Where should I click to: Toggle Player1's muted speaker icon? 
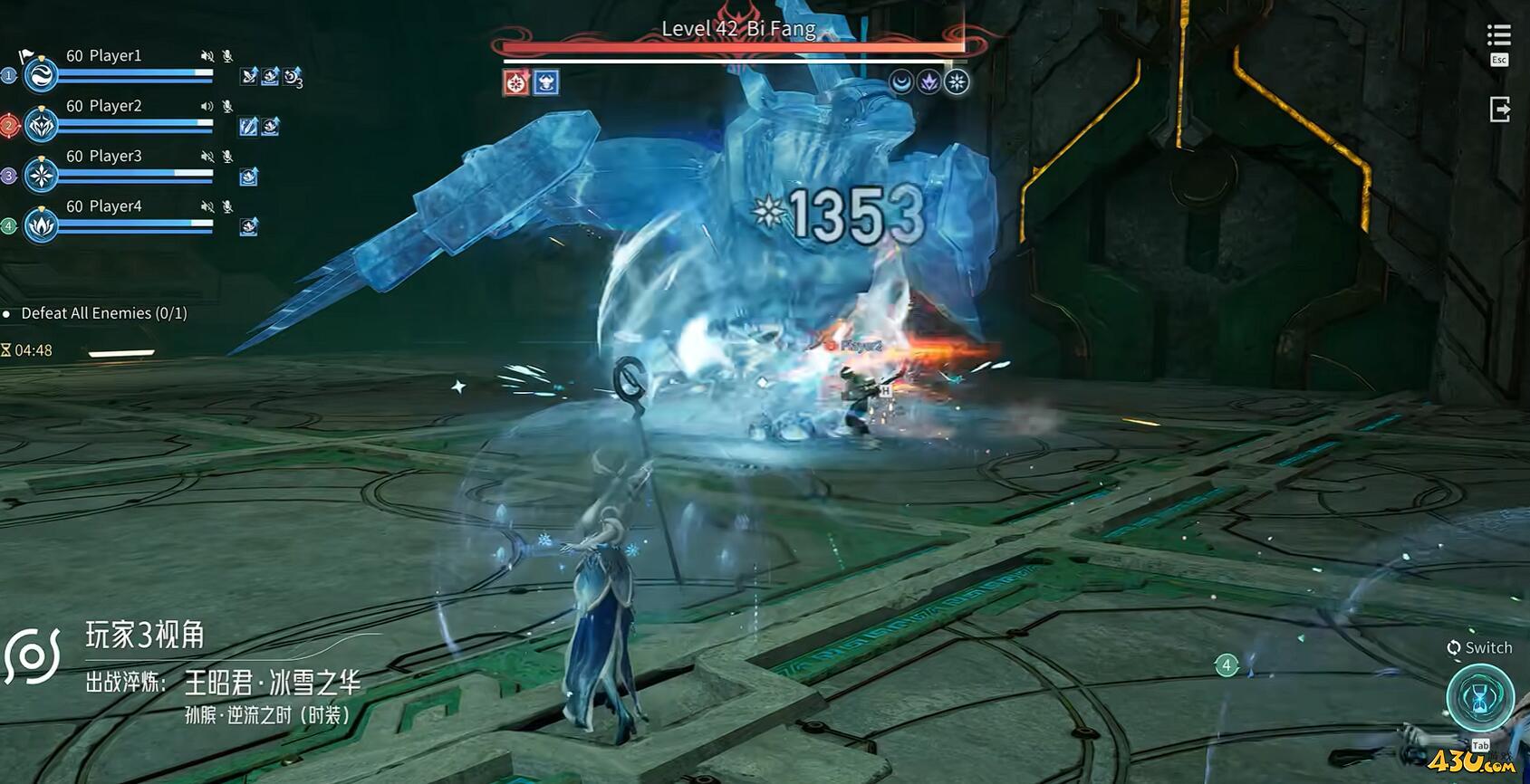click(x=207, y=56)
